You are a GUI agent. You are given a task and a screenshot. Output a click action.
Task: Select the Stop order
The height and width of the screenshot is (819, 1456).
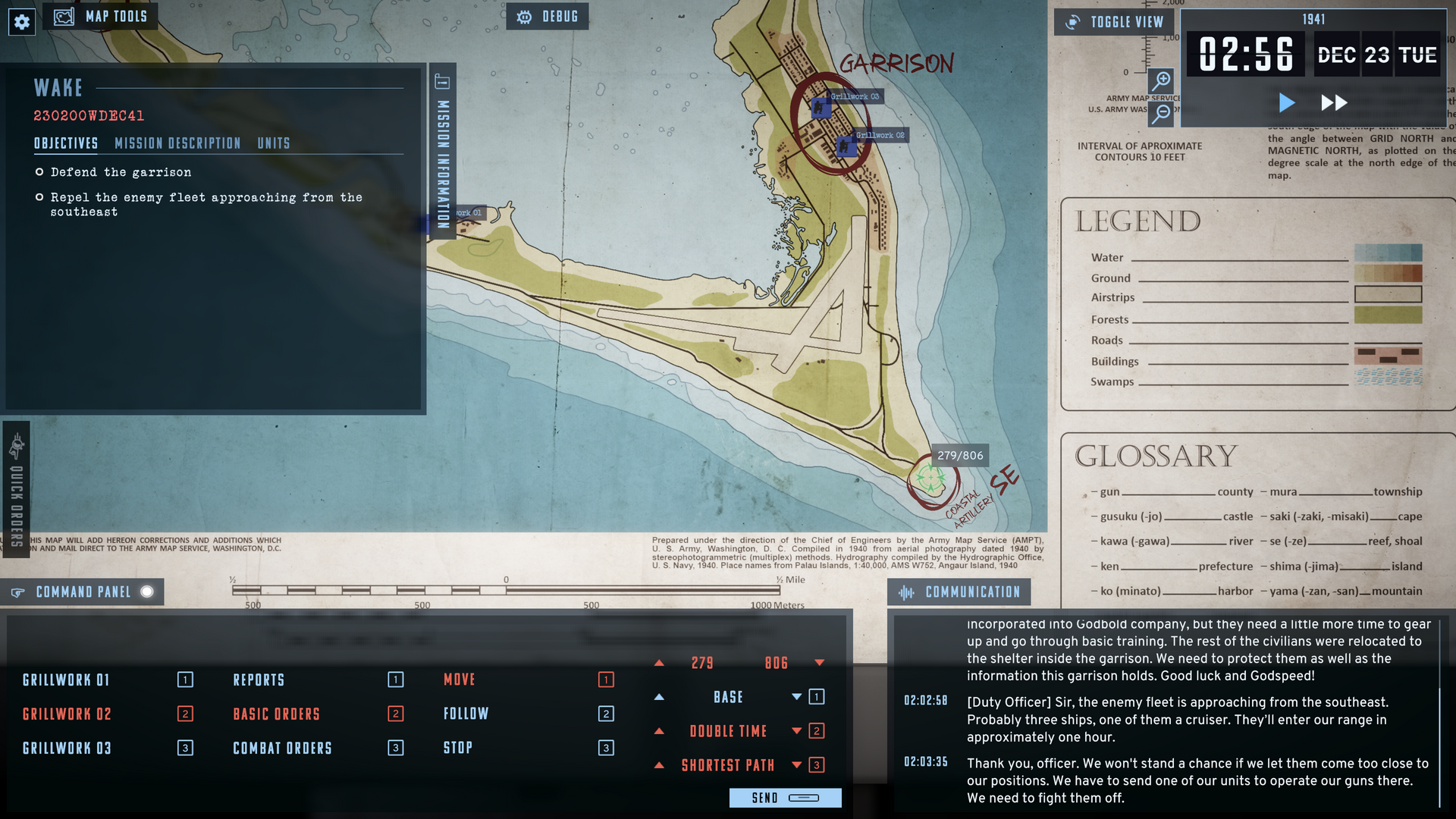[457, 748]
